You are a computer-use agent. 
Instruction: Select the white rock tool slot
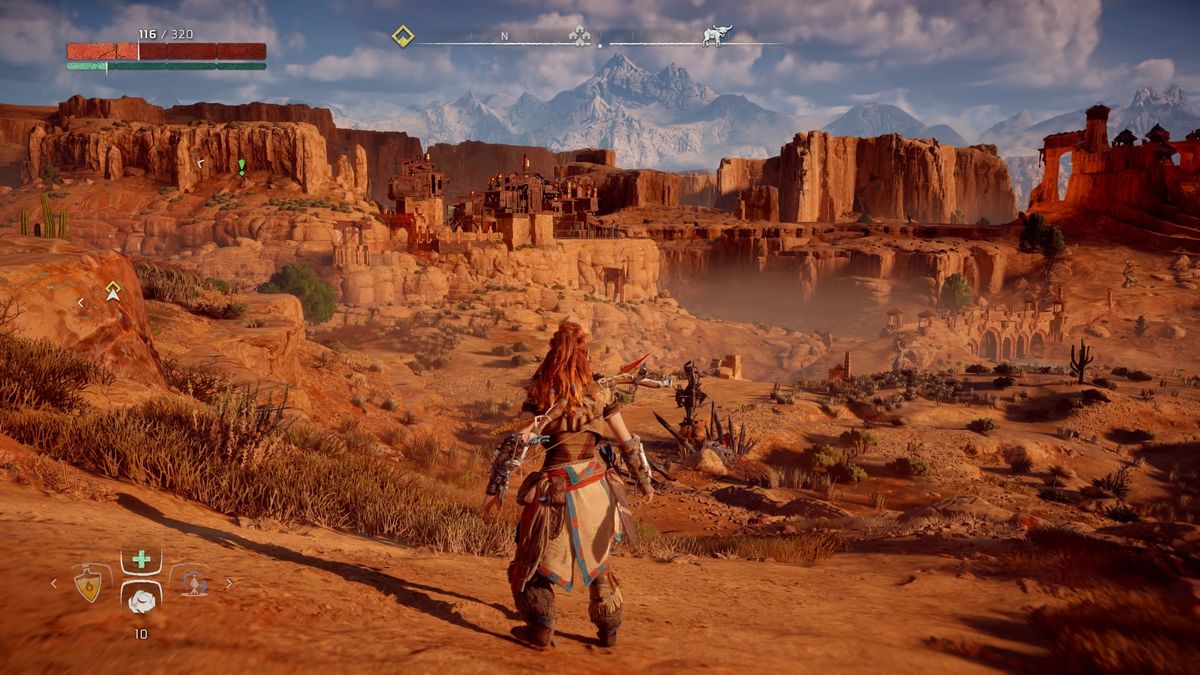(x=142, y=601)
